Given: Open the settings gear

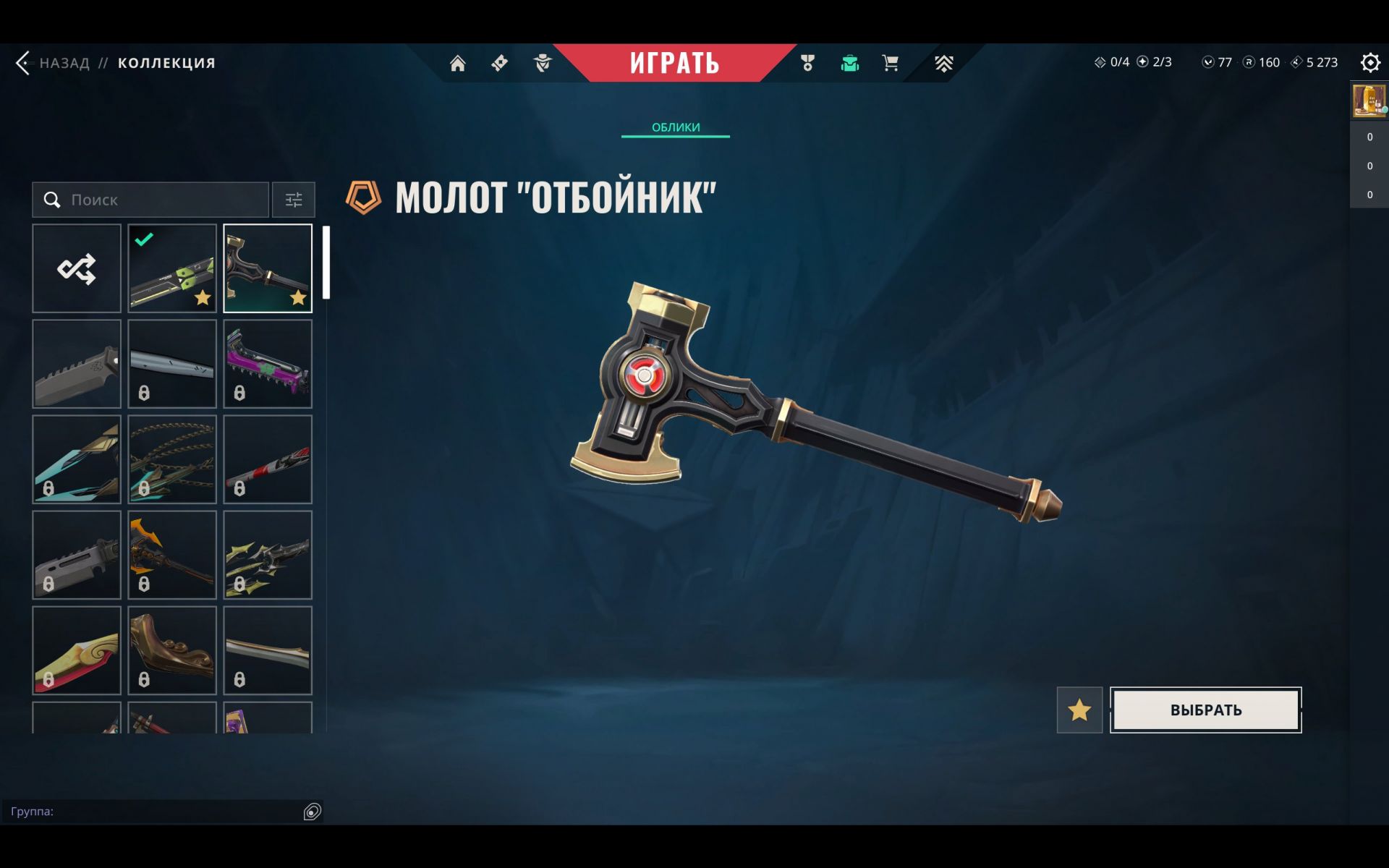Looking at the screenshot, I should [1369, 63].
